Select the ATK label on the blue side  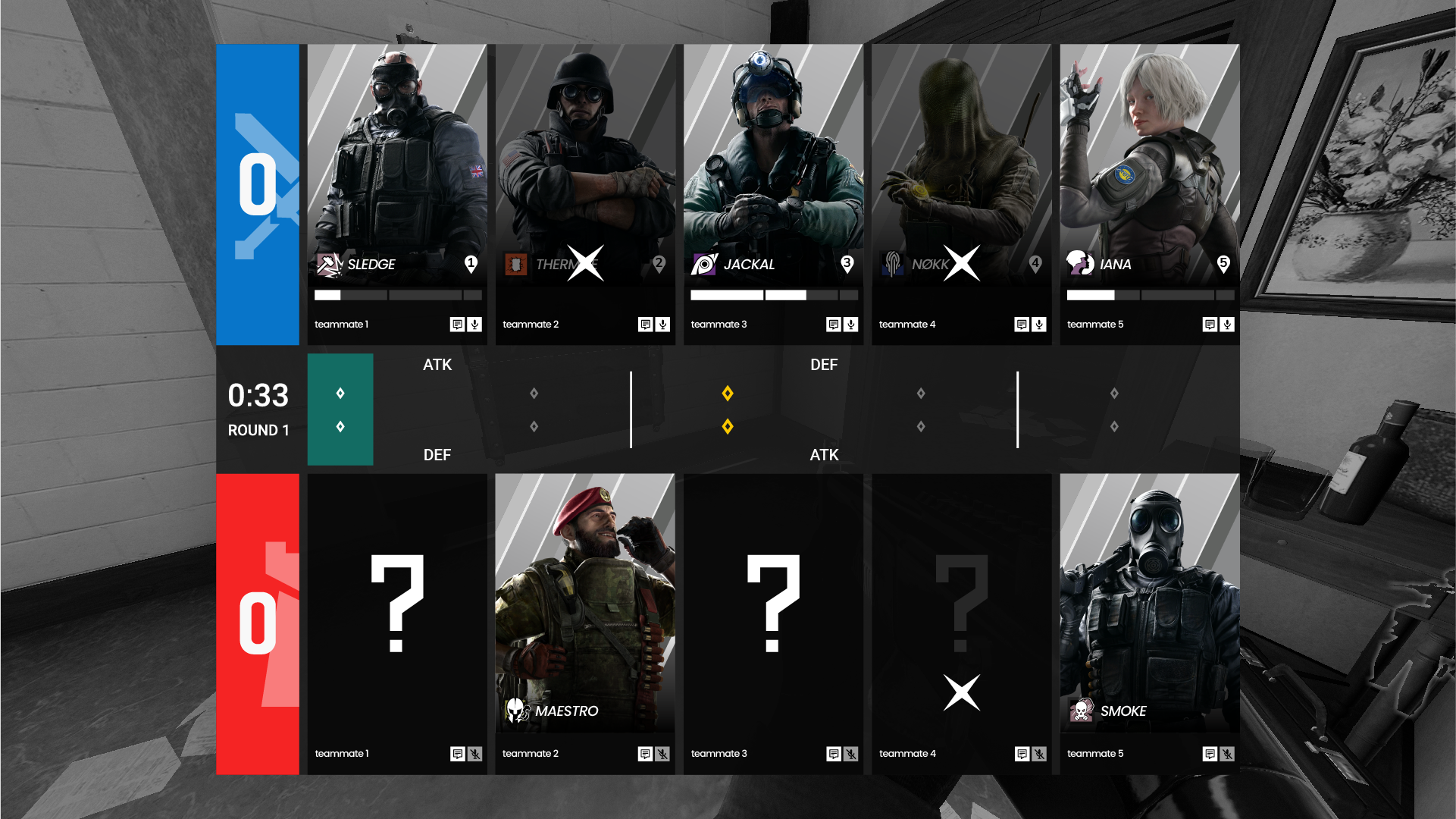pyautogui.click(x=438, y=365)
